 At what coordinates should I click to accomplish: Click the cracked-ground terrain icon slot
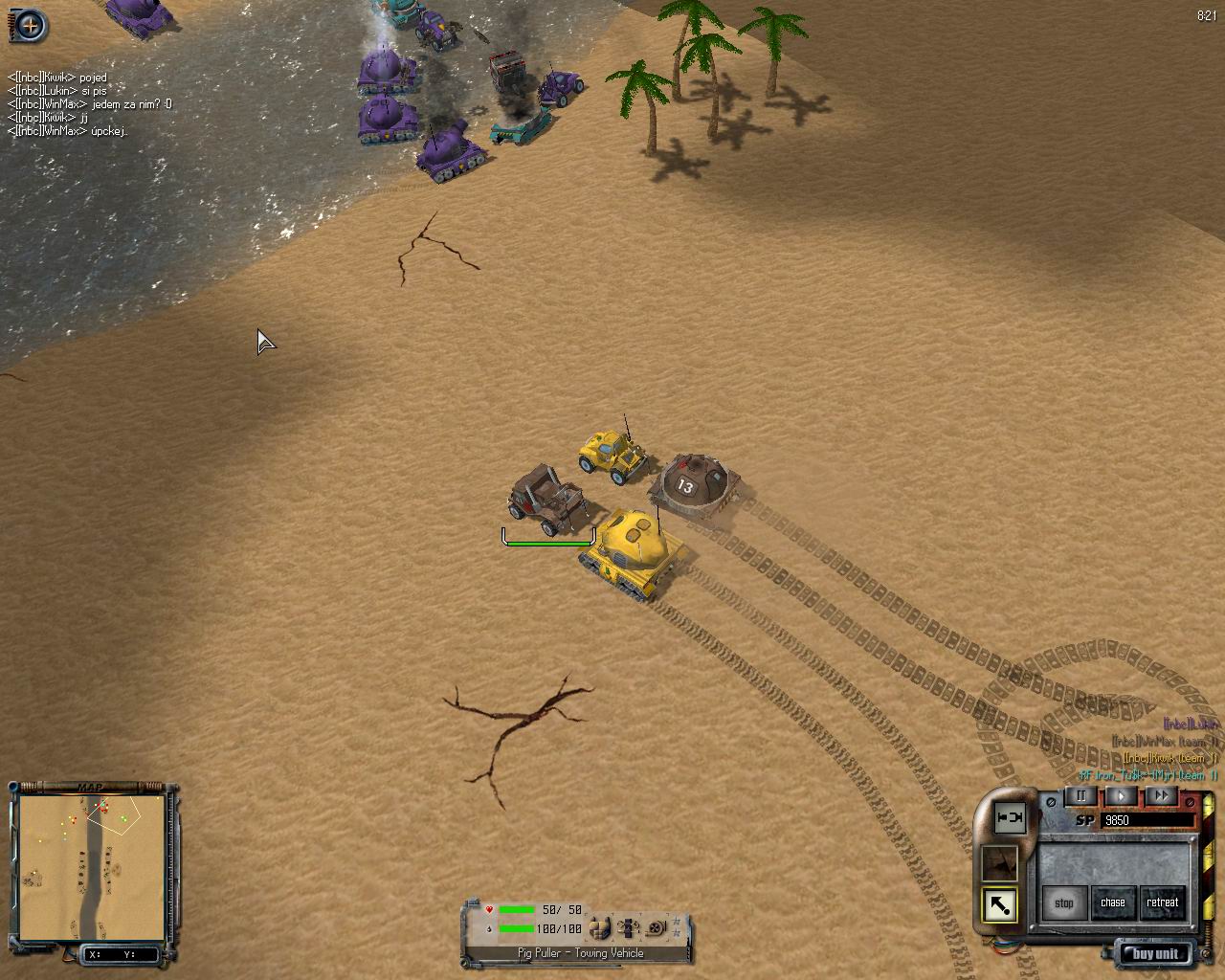(1000, 863)
